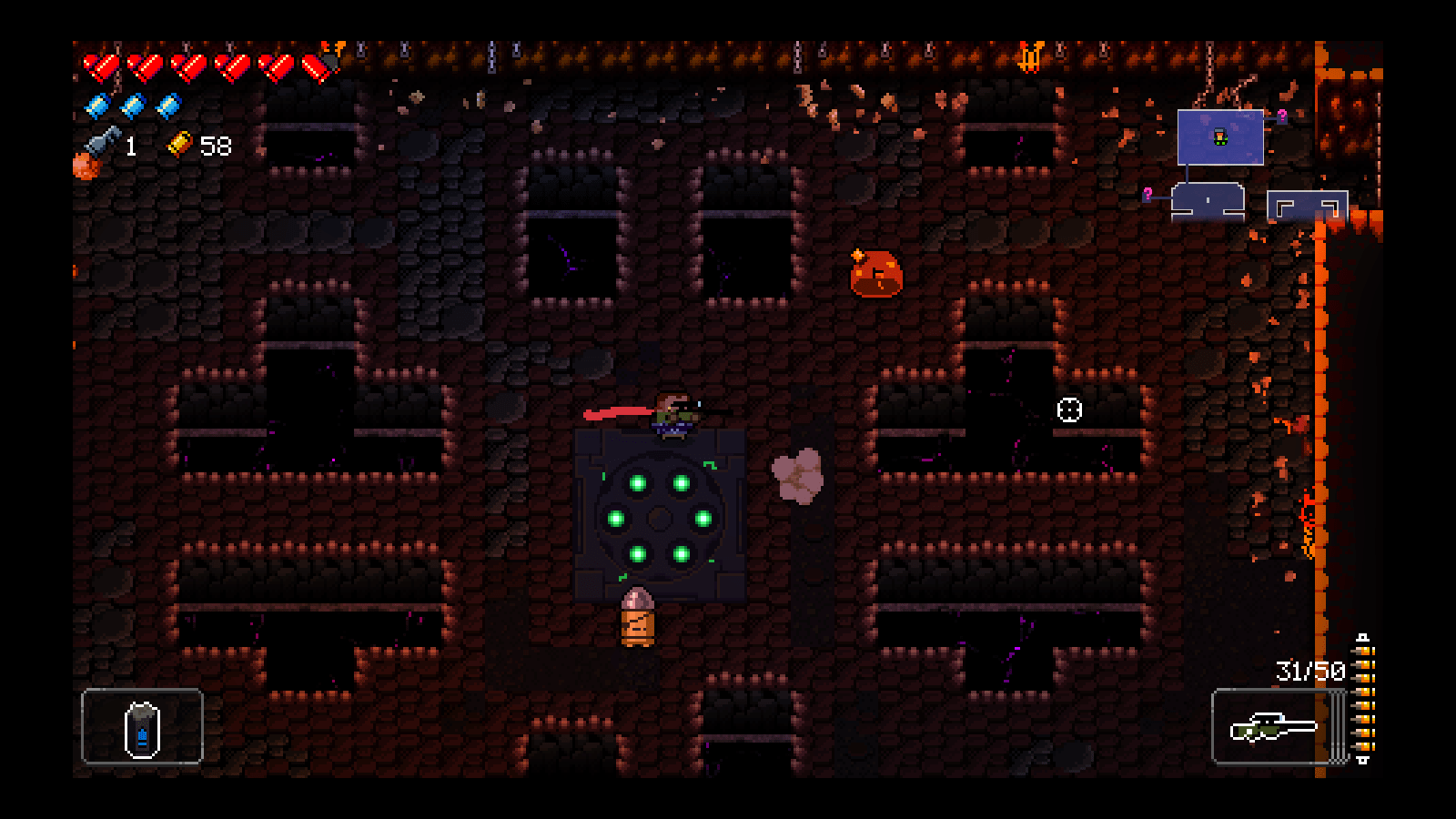Click the red loot satchel on the floor
Viewport: 1456px width, 819px height.
(x=875, y=275)
